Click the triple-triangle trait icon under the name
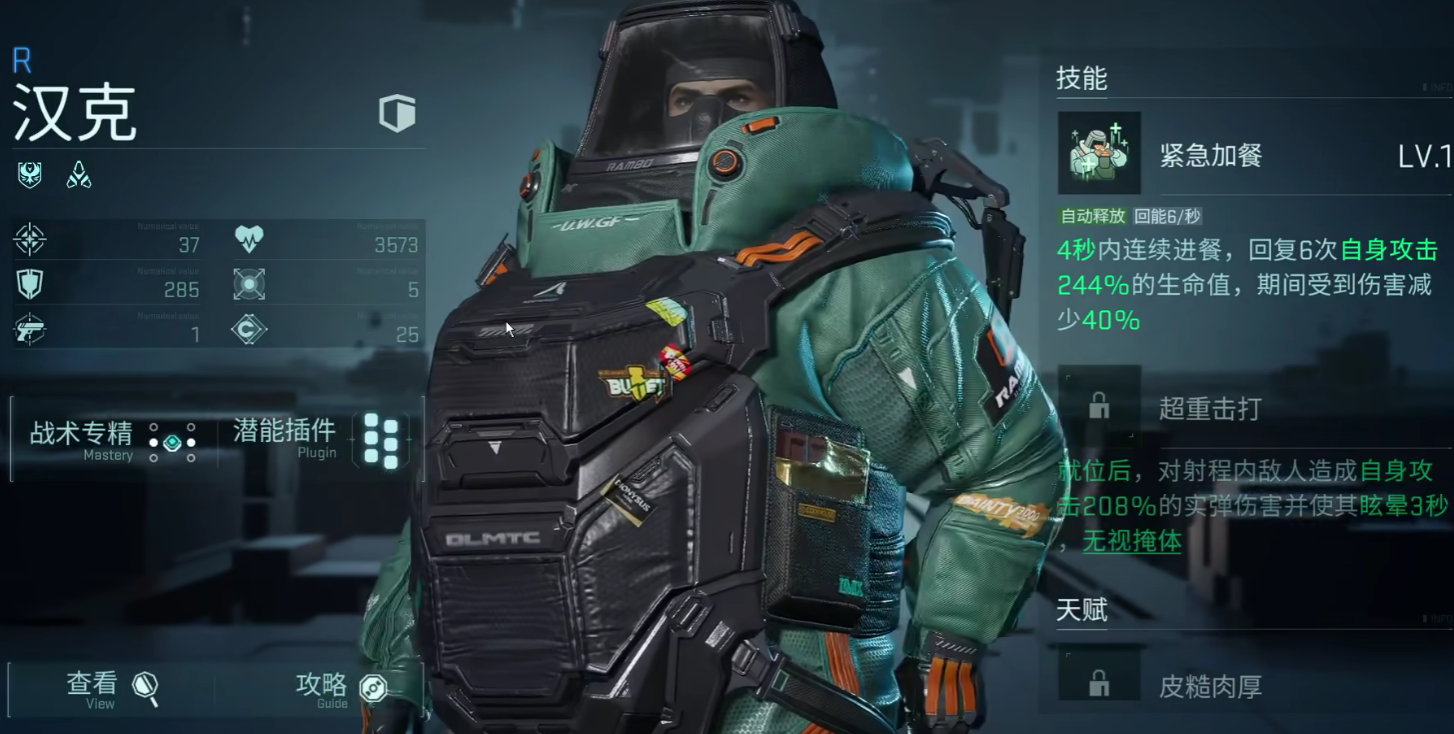1454x734 pixels. point(79,176)
